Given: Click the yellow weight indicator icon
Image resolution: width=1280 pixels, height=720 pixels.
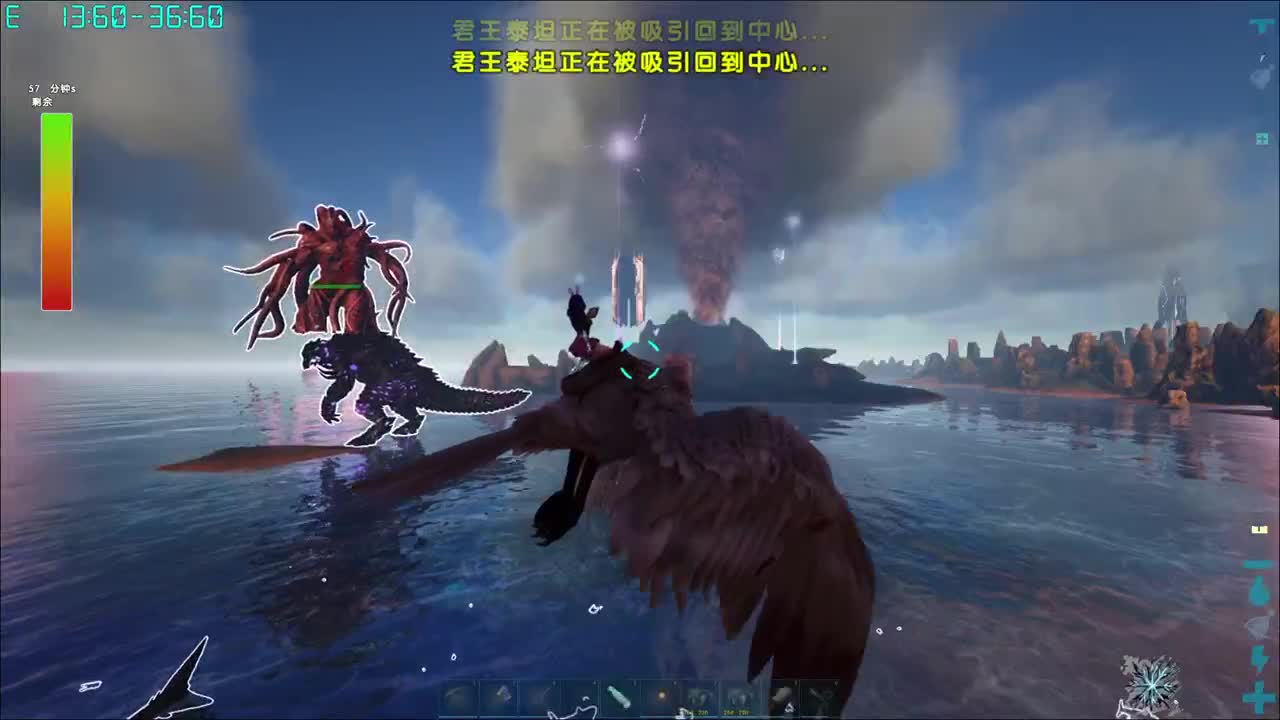Looking at the screenshot, I should click(x=1255, y=527).
